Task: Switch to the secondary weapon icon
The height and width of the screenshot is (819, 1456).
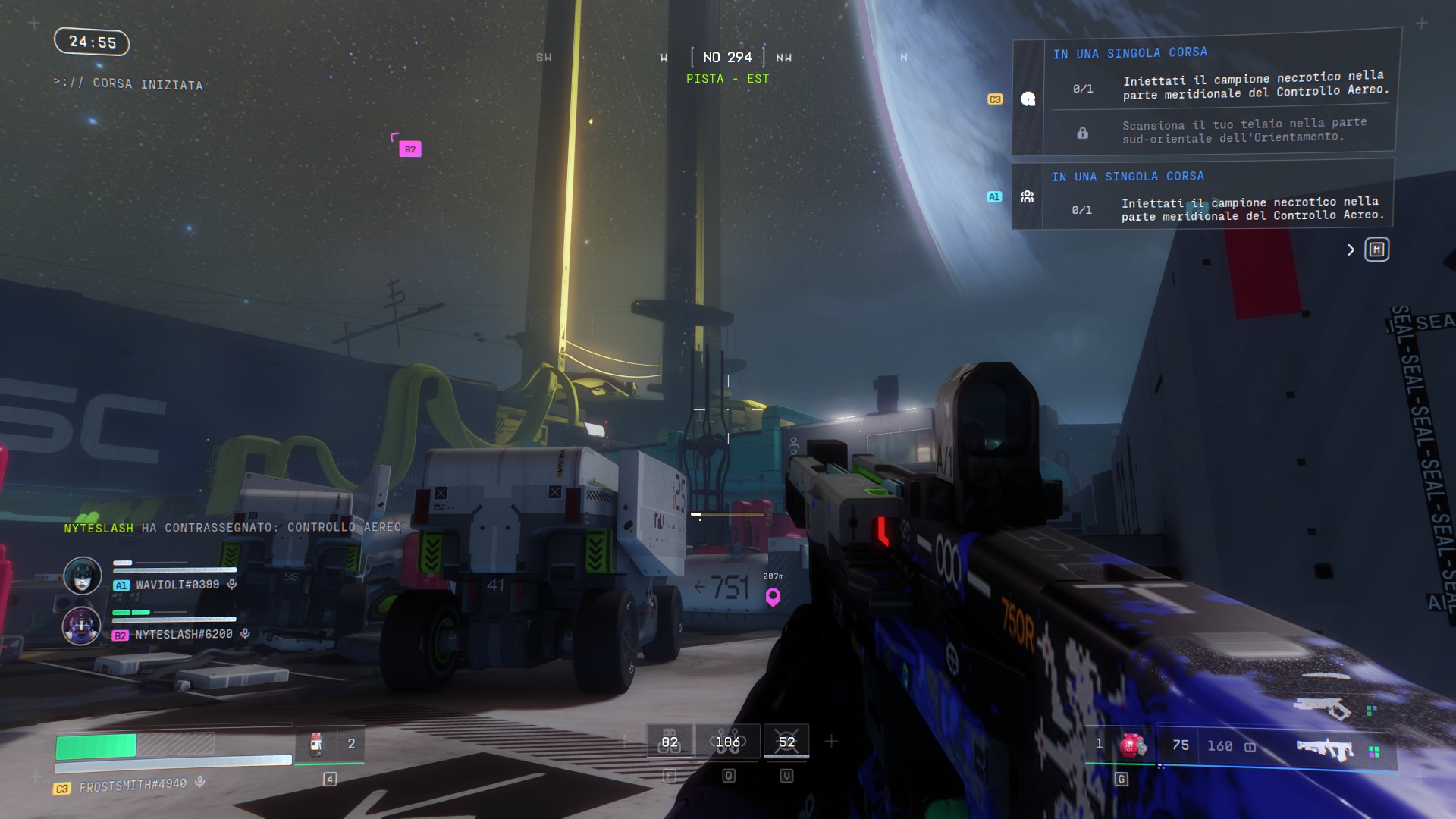Action: click(1324, 708)
